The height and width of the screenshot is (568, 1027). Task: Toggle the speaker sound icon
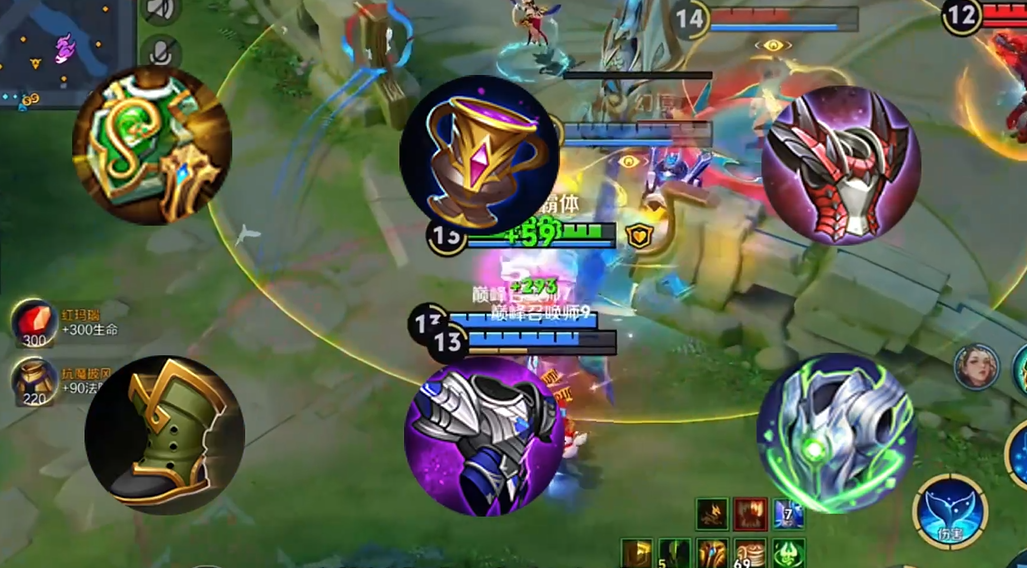pos(160,10)
